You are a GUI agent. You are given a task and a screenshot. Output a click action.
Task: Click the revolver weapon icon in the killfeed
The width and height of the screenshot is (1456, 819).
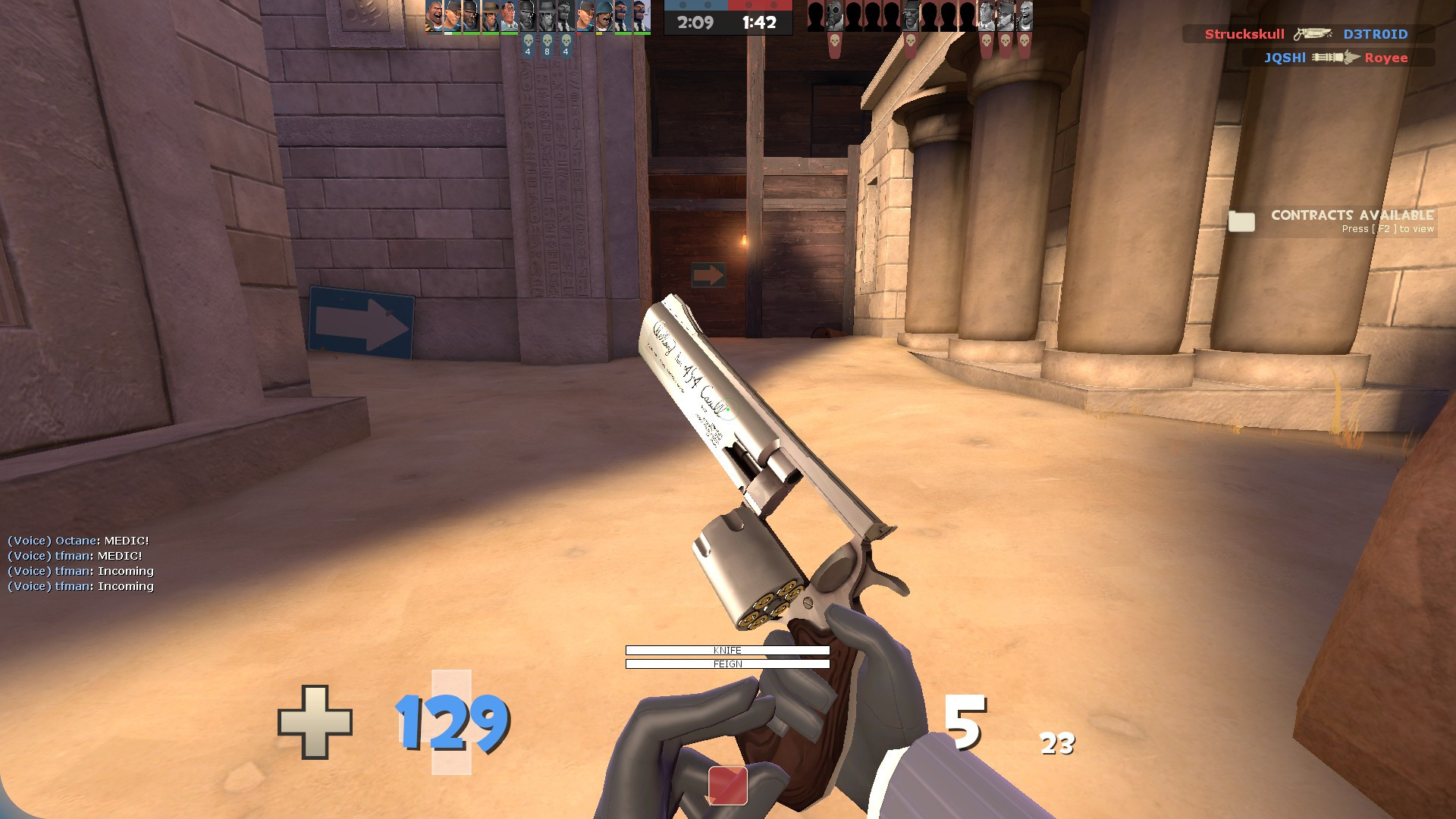tap(1313, 33)
